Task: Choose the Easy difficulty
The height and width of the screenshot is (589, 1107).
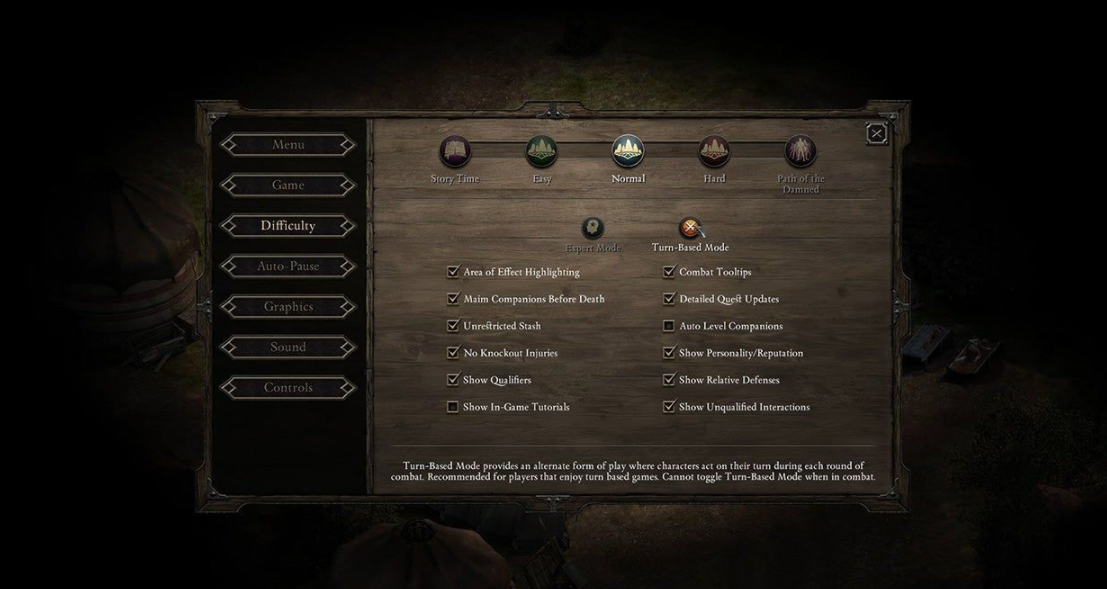Action: pos(541,152)
